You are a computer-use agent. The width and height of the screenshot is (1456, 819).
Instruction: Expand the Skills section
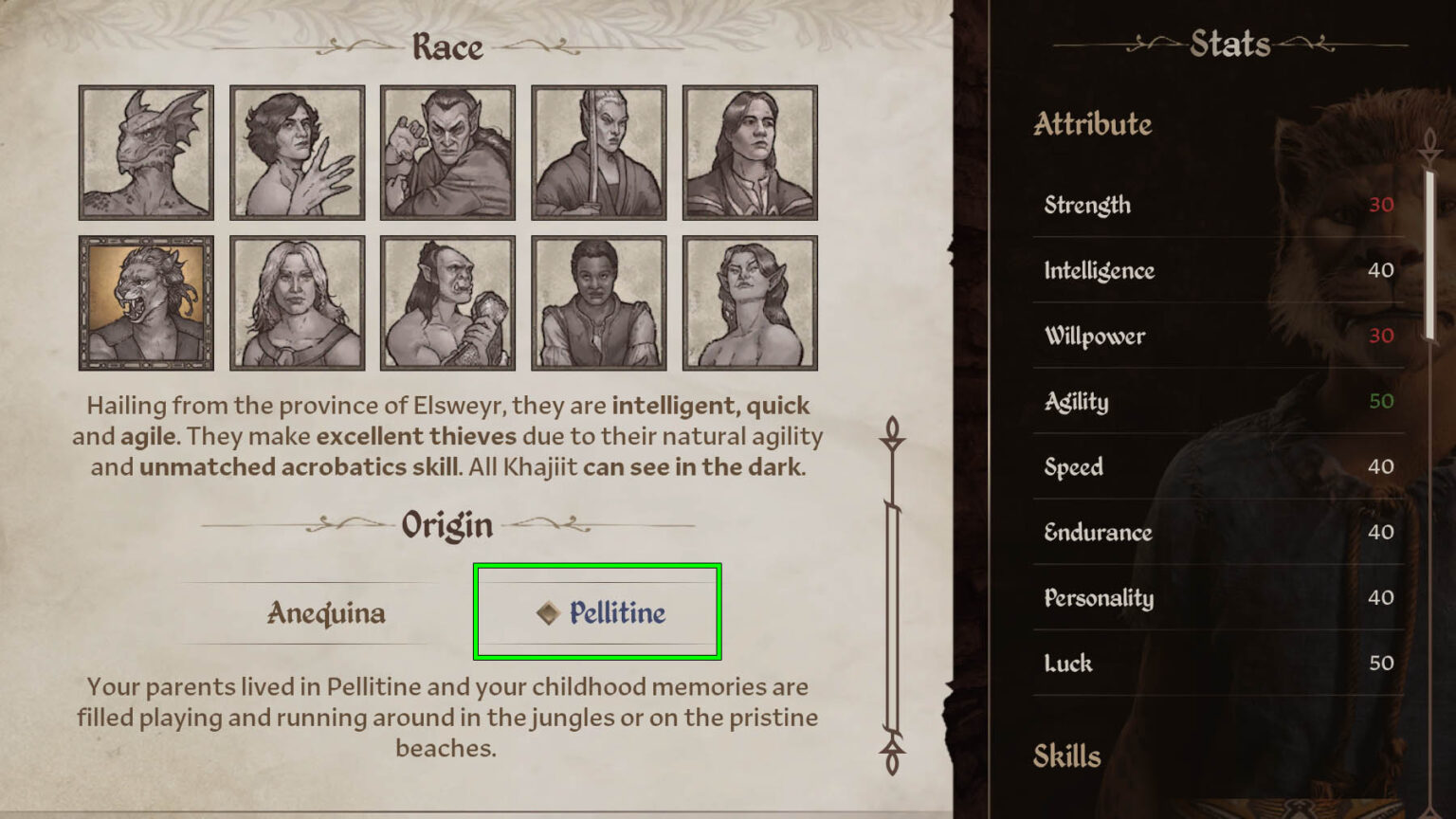[x=1066, y=755]
